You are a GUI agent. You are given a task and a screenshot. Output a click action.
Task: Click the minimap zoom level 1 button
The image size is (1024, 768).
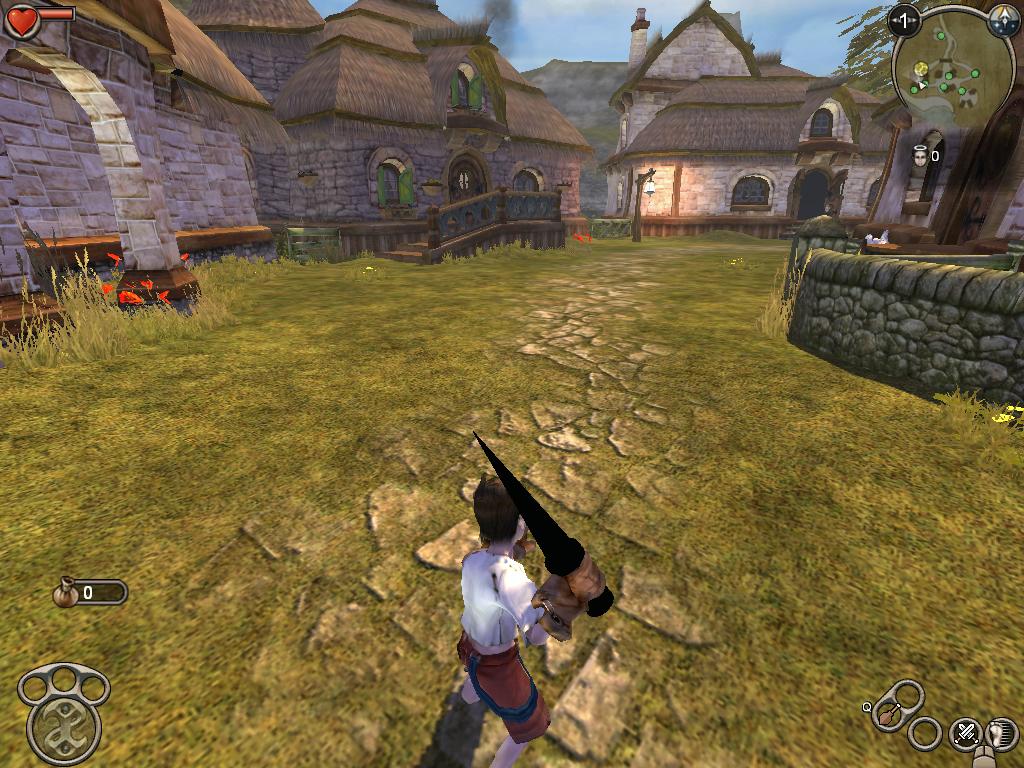point(905,19)
